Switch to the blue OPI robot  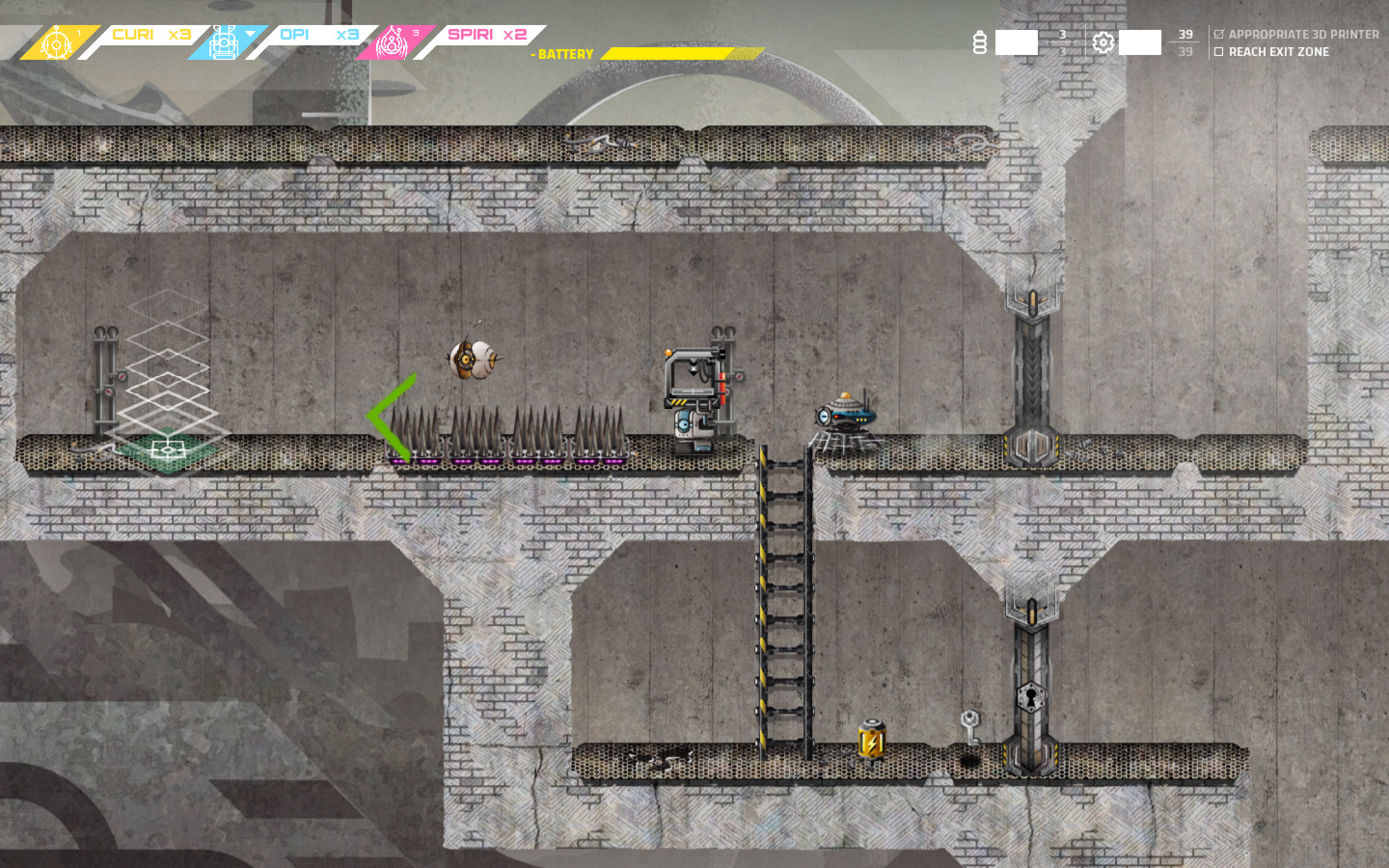(224, 42)
